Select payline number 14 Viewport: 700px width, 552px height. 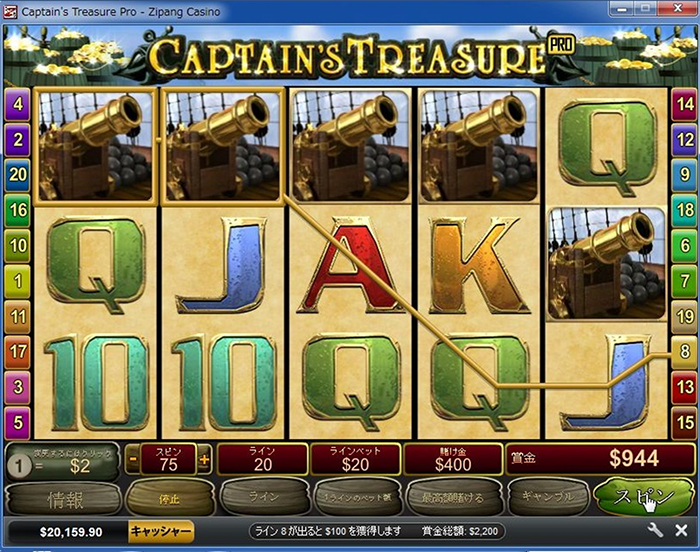click(x=684, y=102)
